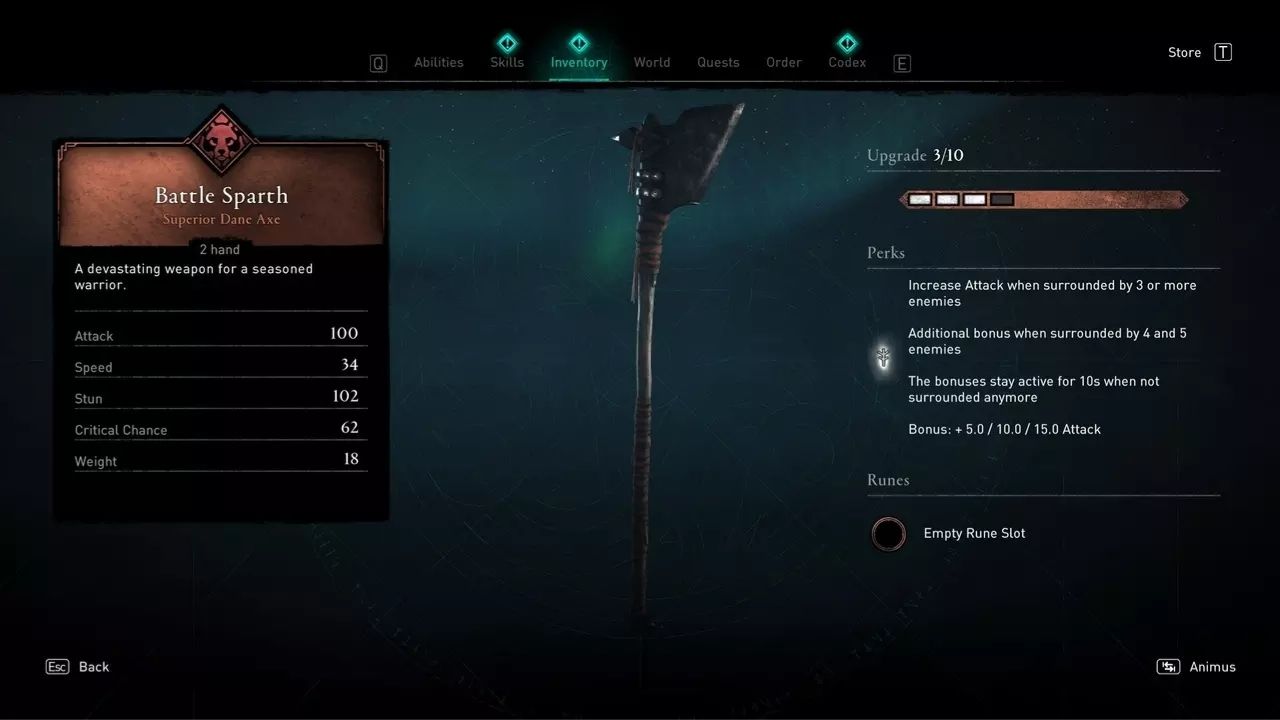Click the Skills diamond icon
The image size is (1280, 720).
click(x=507, y=43)
